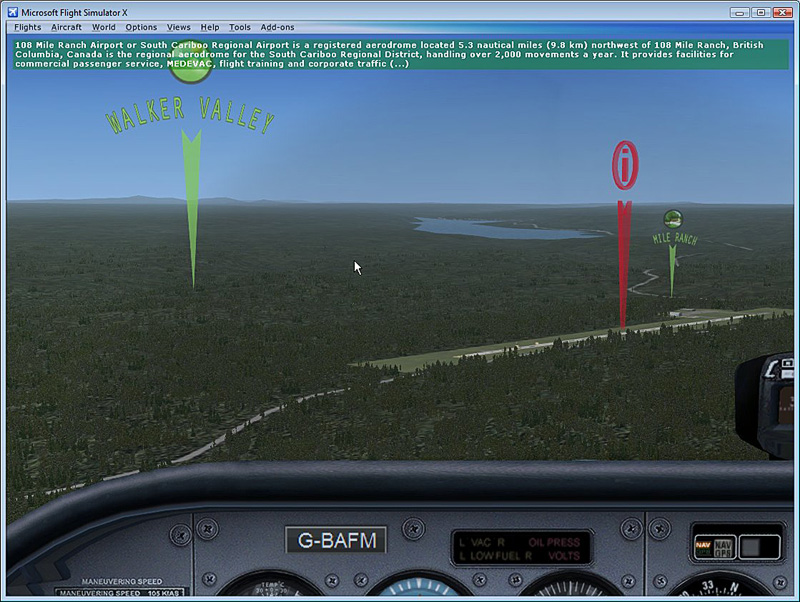Open the Aircraft menu
This screenshot has height=602, width=800.
[x=66, y=27]
